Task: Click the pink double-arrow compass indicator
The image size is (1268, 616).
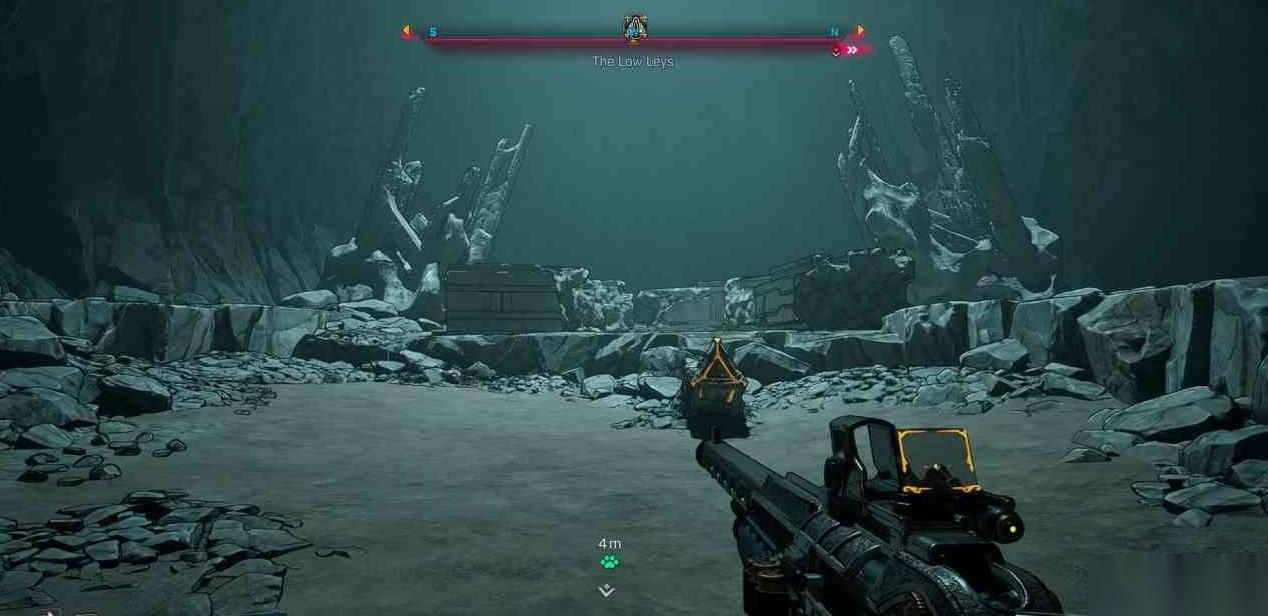Action: 852,50
